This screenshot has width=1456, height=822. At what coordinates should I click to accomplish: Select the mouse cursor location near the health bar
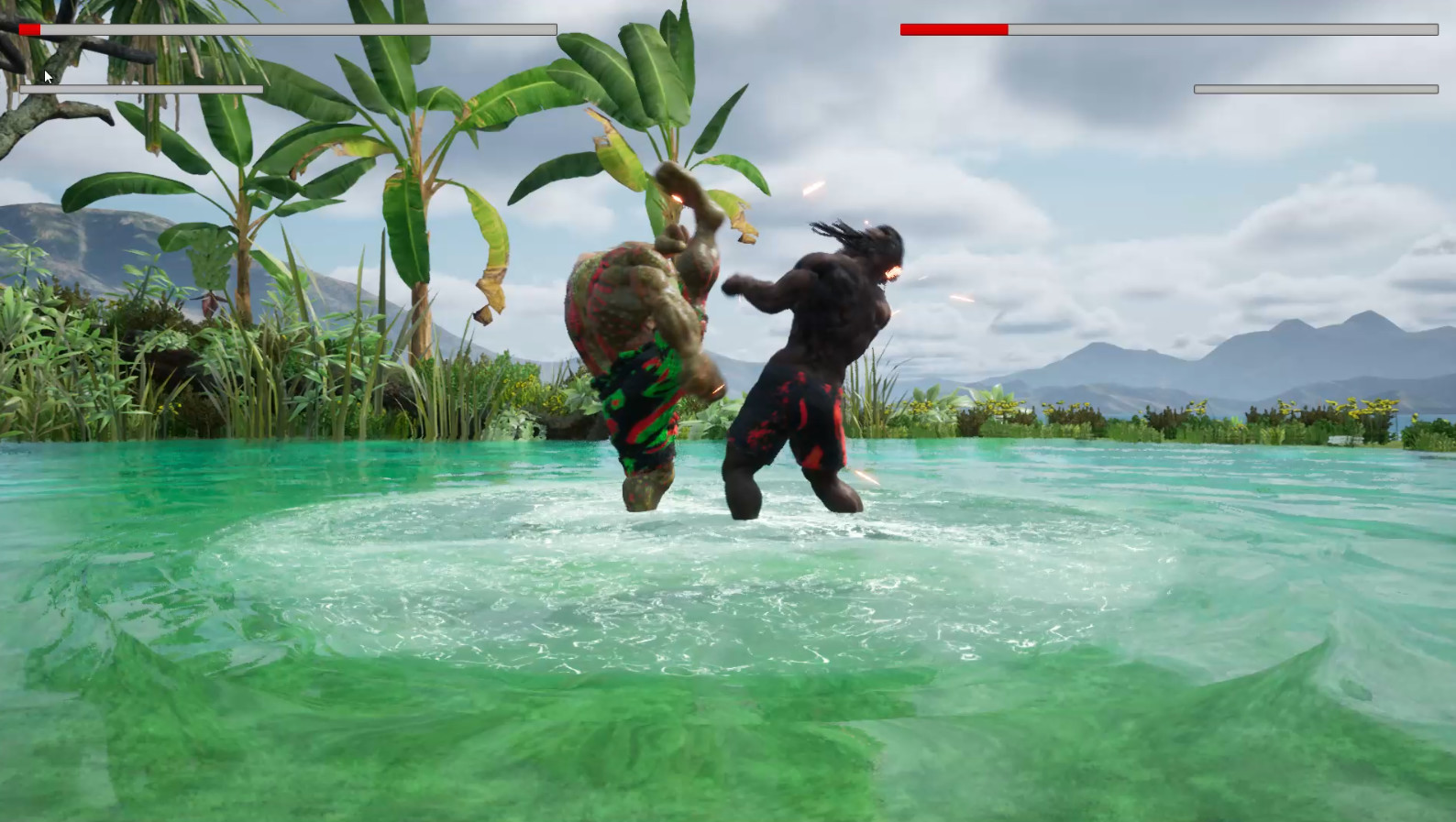click(46, 77)
